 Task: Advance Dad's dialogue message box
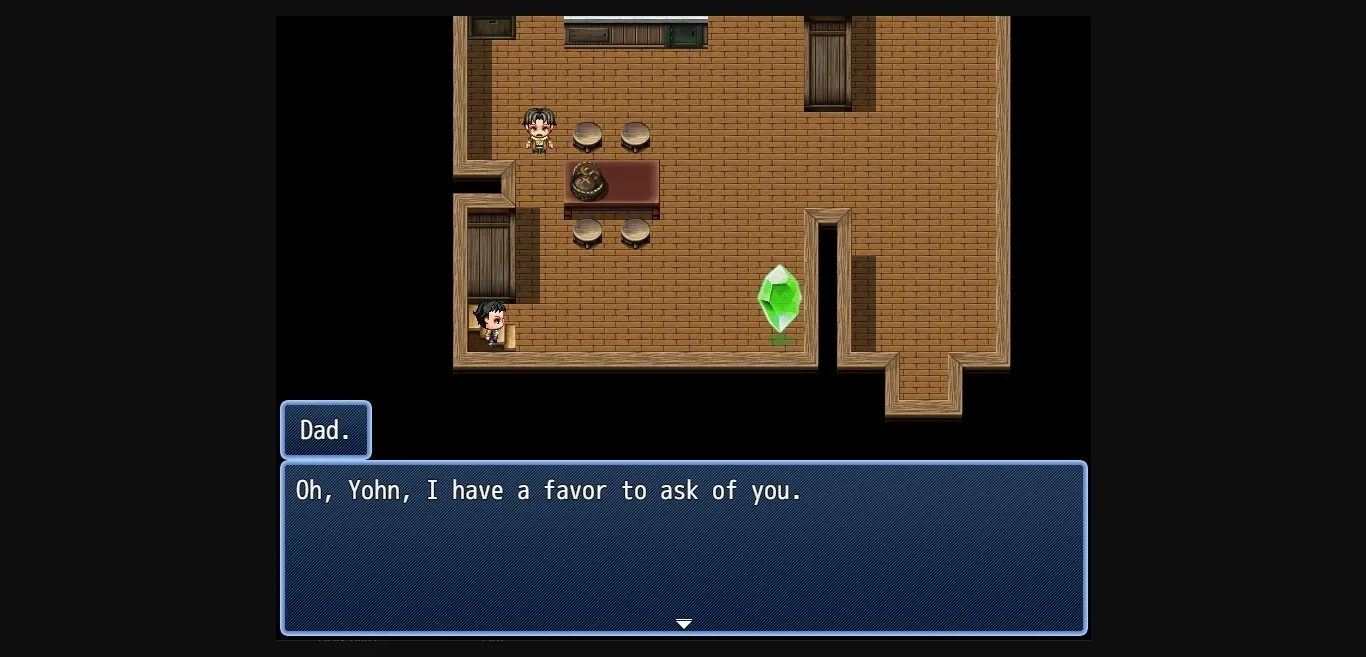tap(683, 546)
